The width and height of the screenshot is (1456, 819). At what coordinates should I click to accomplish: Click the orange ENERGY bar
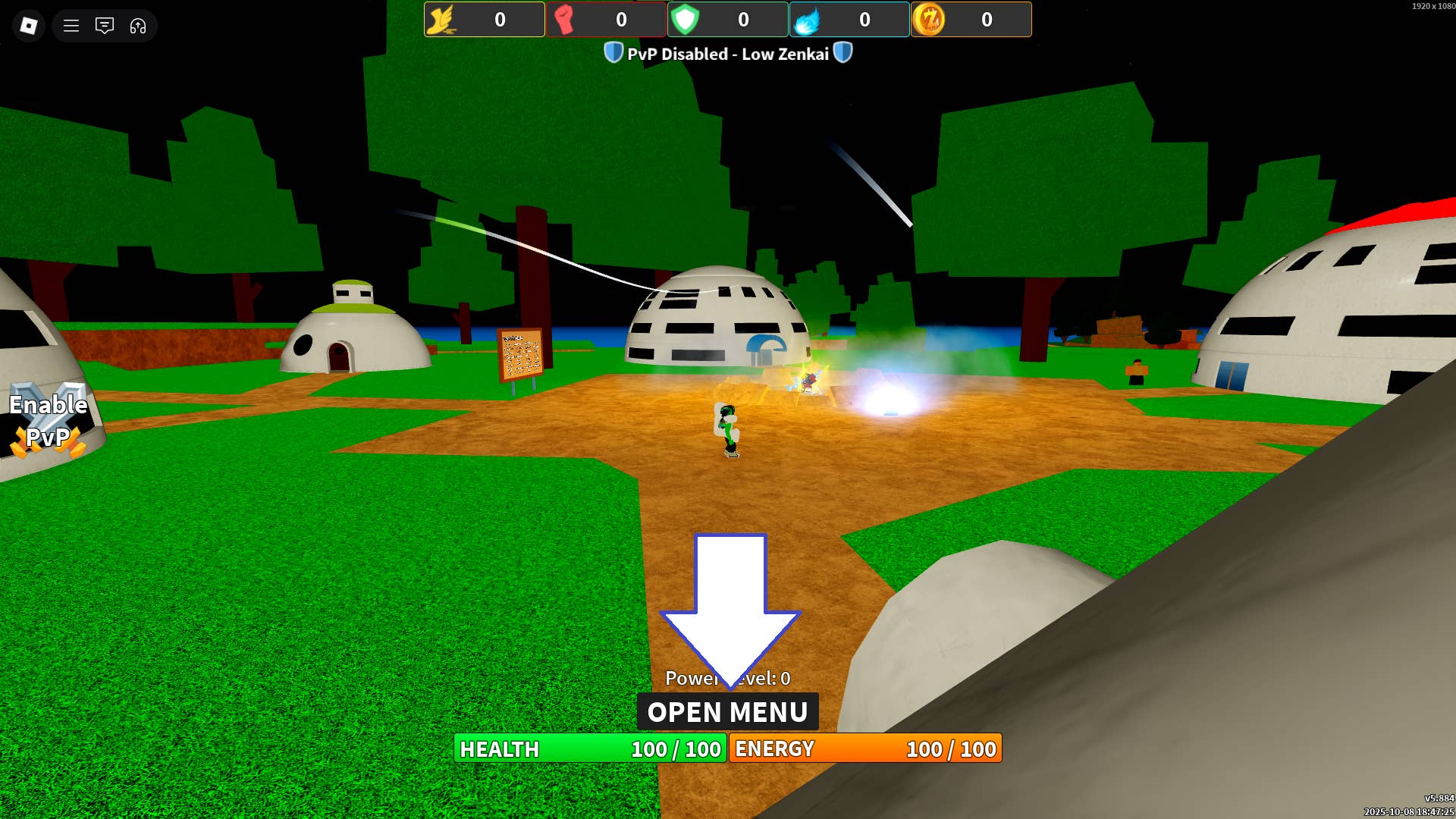tap(867, 749)
